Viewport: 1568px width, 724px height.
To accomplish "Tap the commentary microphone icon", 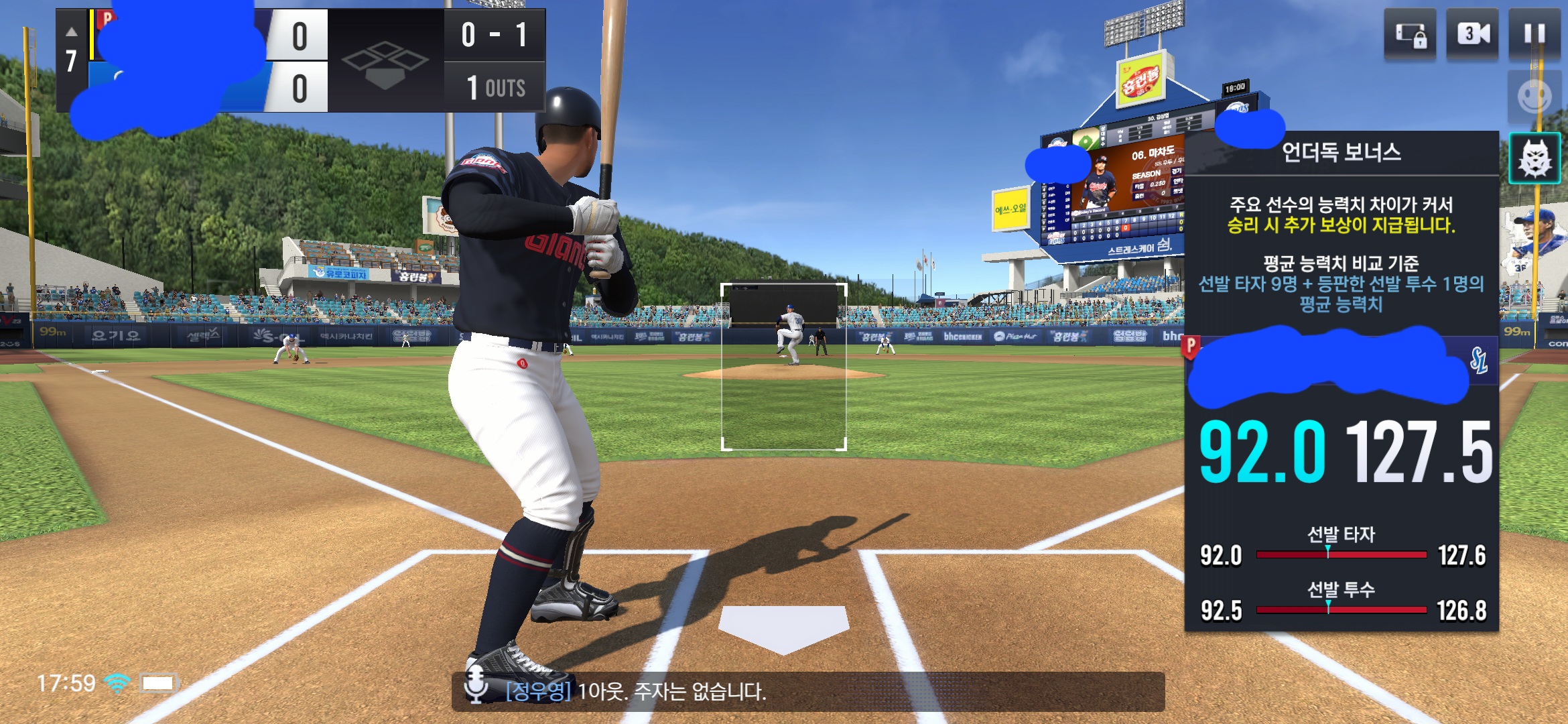I will coord(476,685).
